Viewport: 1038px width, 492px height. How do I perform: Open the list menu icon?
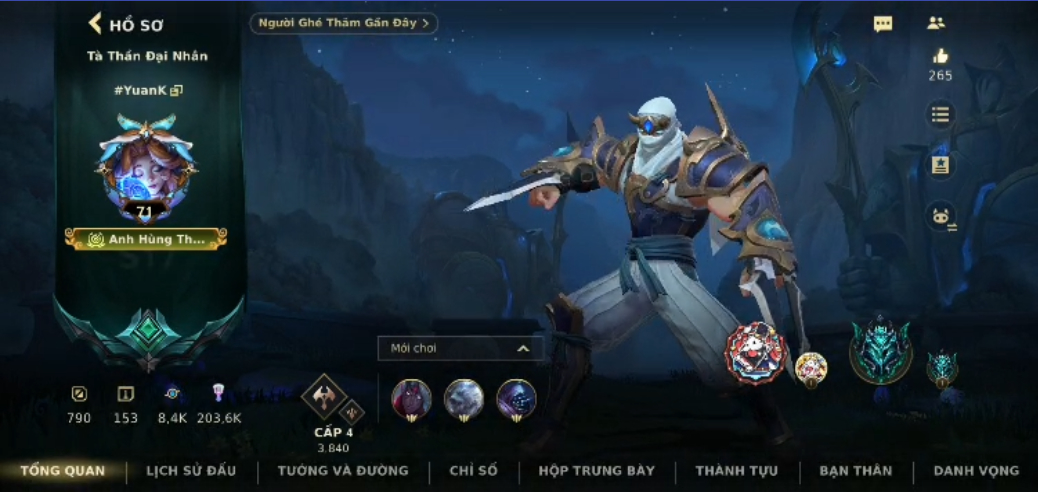940,114
